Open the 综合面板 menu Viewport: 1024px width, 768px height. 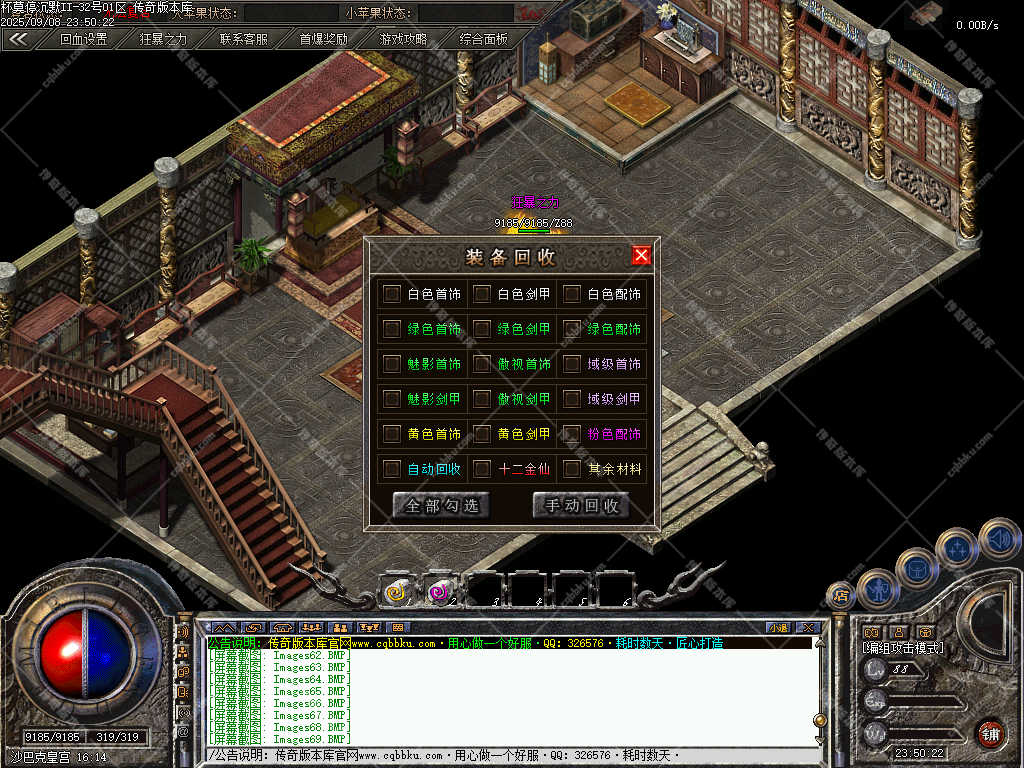(483, 40)
